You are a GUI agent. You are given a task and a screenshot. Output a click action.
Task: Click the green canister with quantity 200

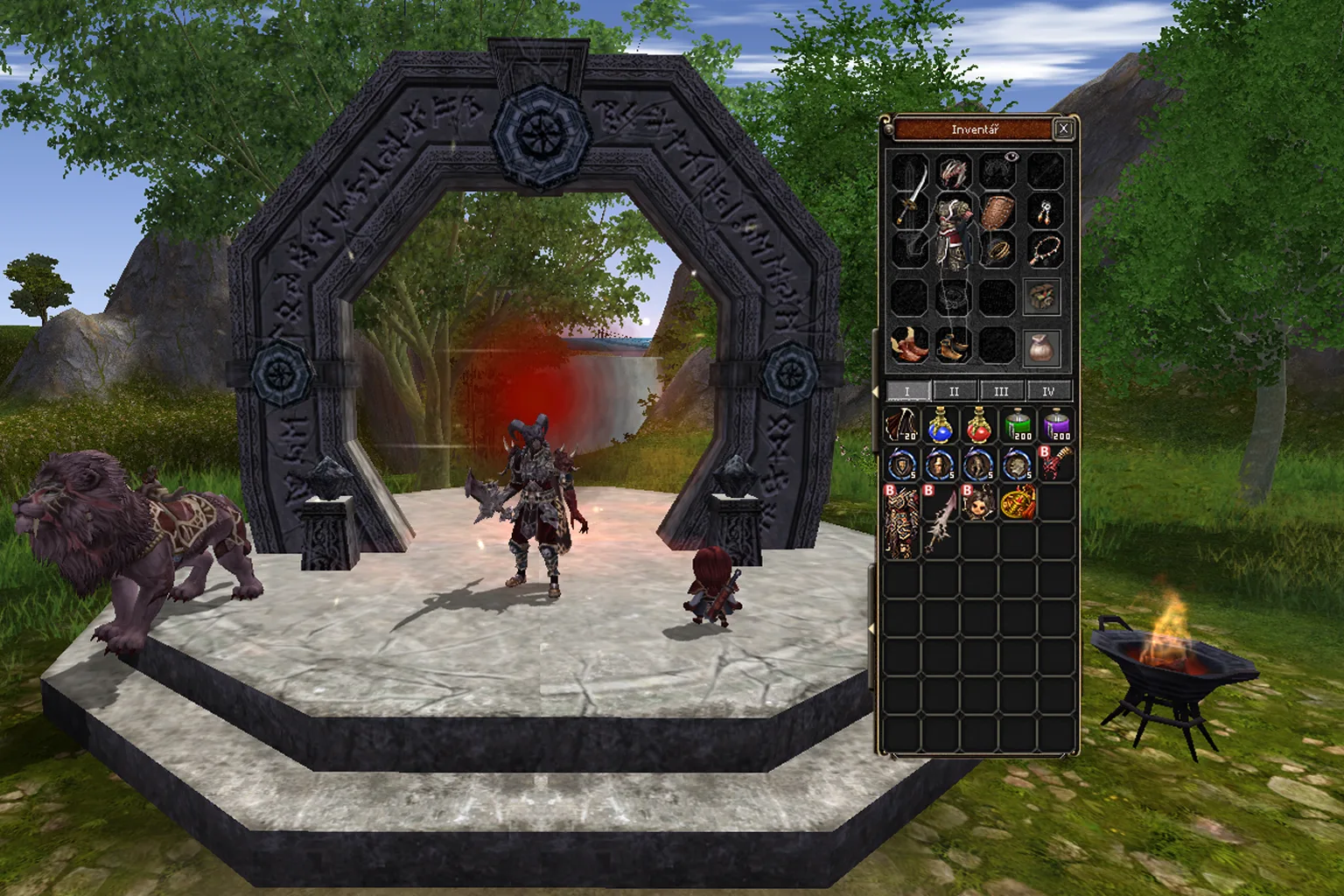[1018, 426]
